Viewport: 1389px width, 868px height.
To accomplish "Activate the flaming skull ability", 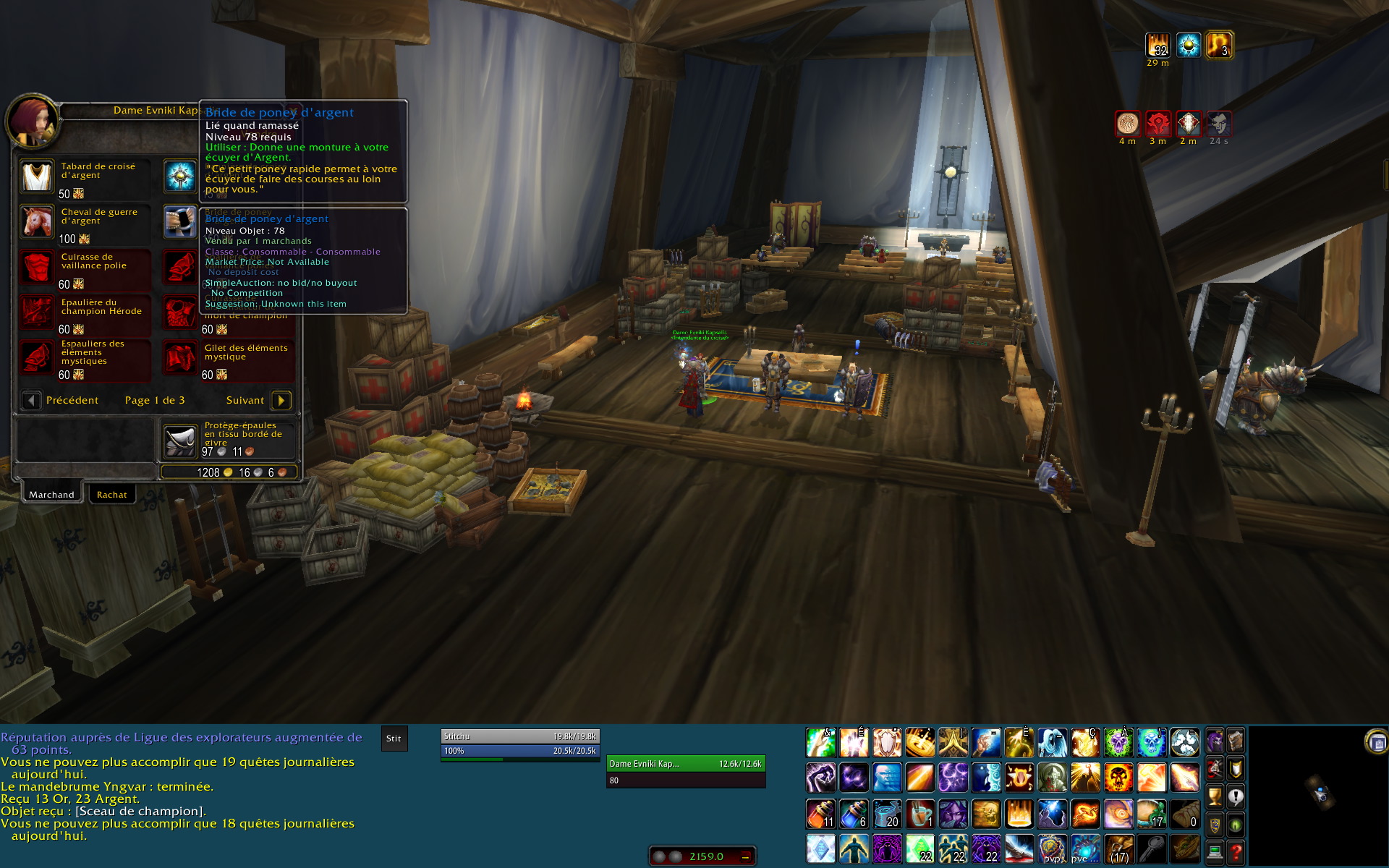I will 1118,778.
